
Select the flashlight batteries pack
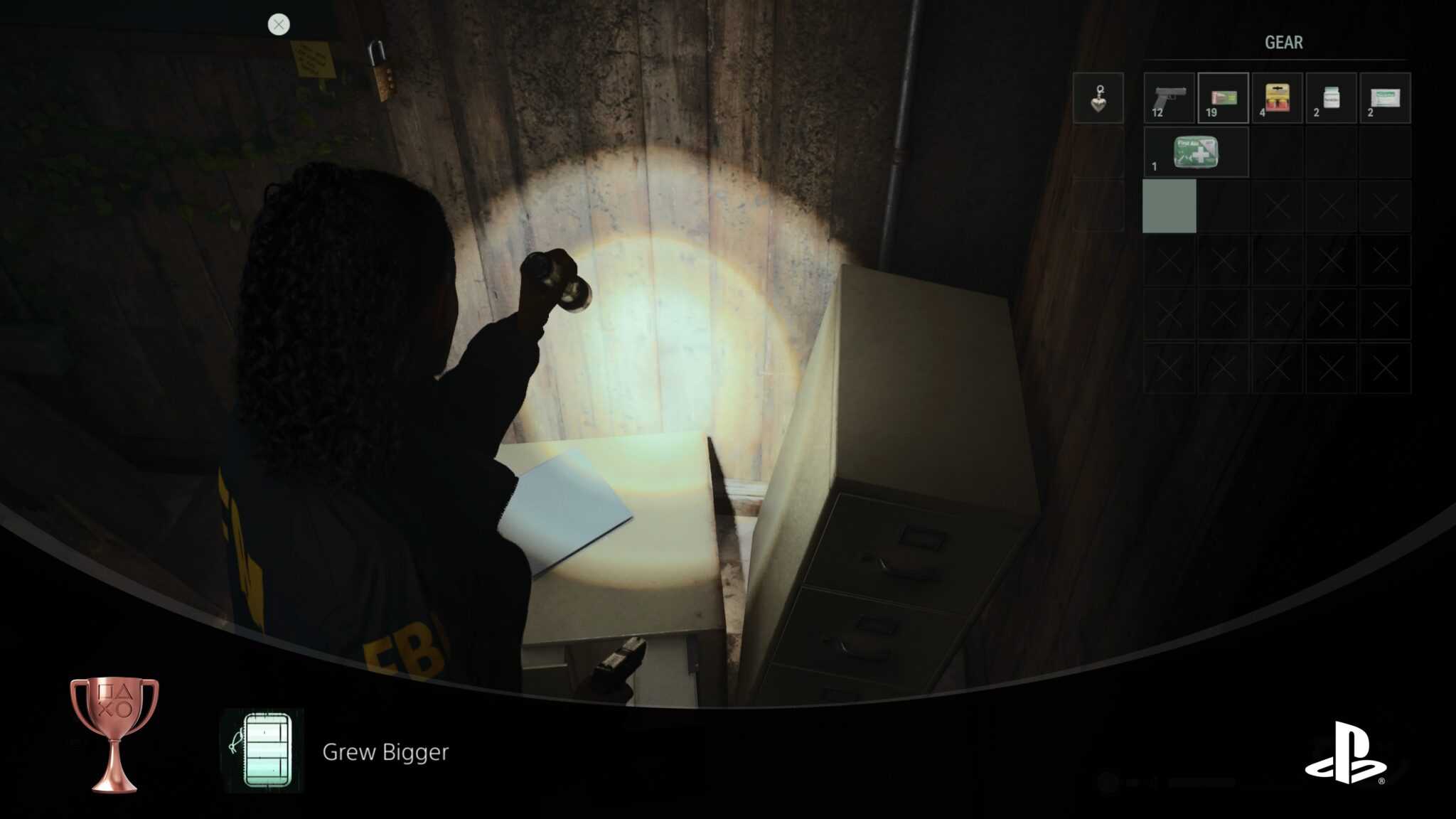[x=1278, y=99]
